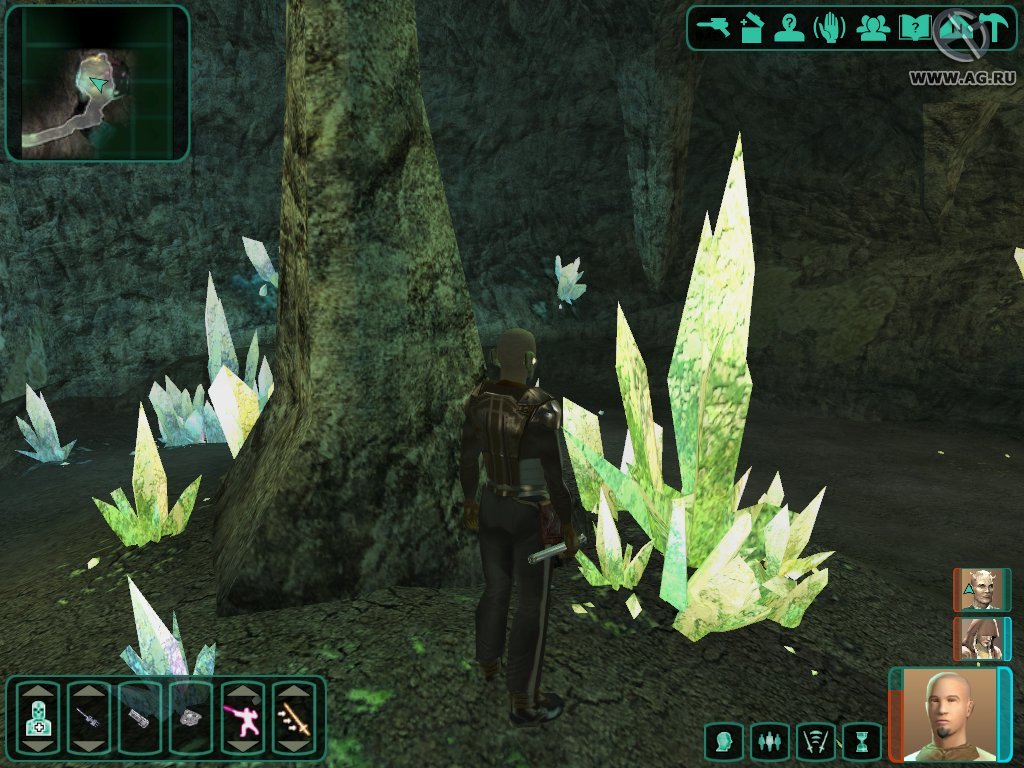Open the options hammer icon
Viewport: 1024px width, 768px height.
(x=994, y=27)
